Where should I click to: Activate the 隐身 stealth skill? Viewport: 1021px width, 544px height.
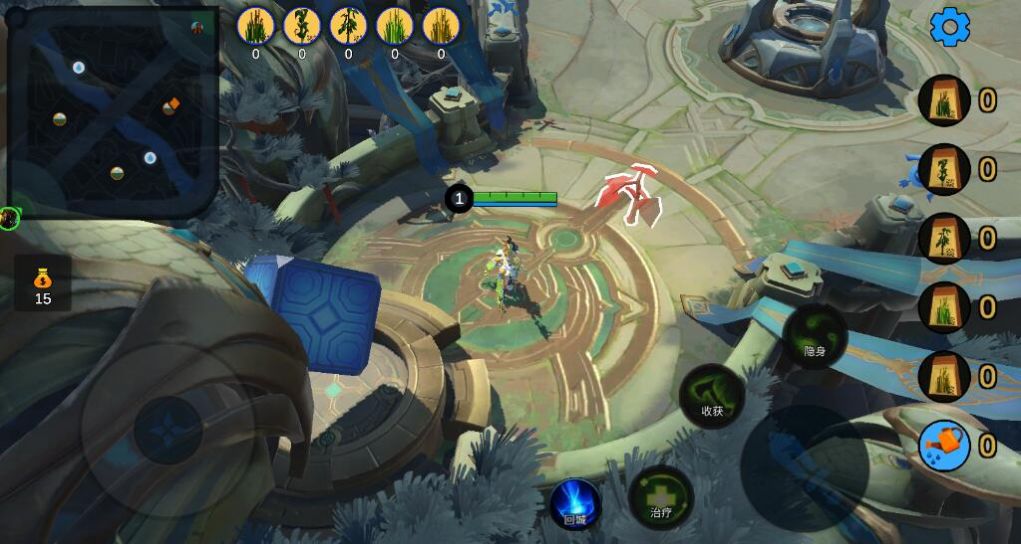815,336
